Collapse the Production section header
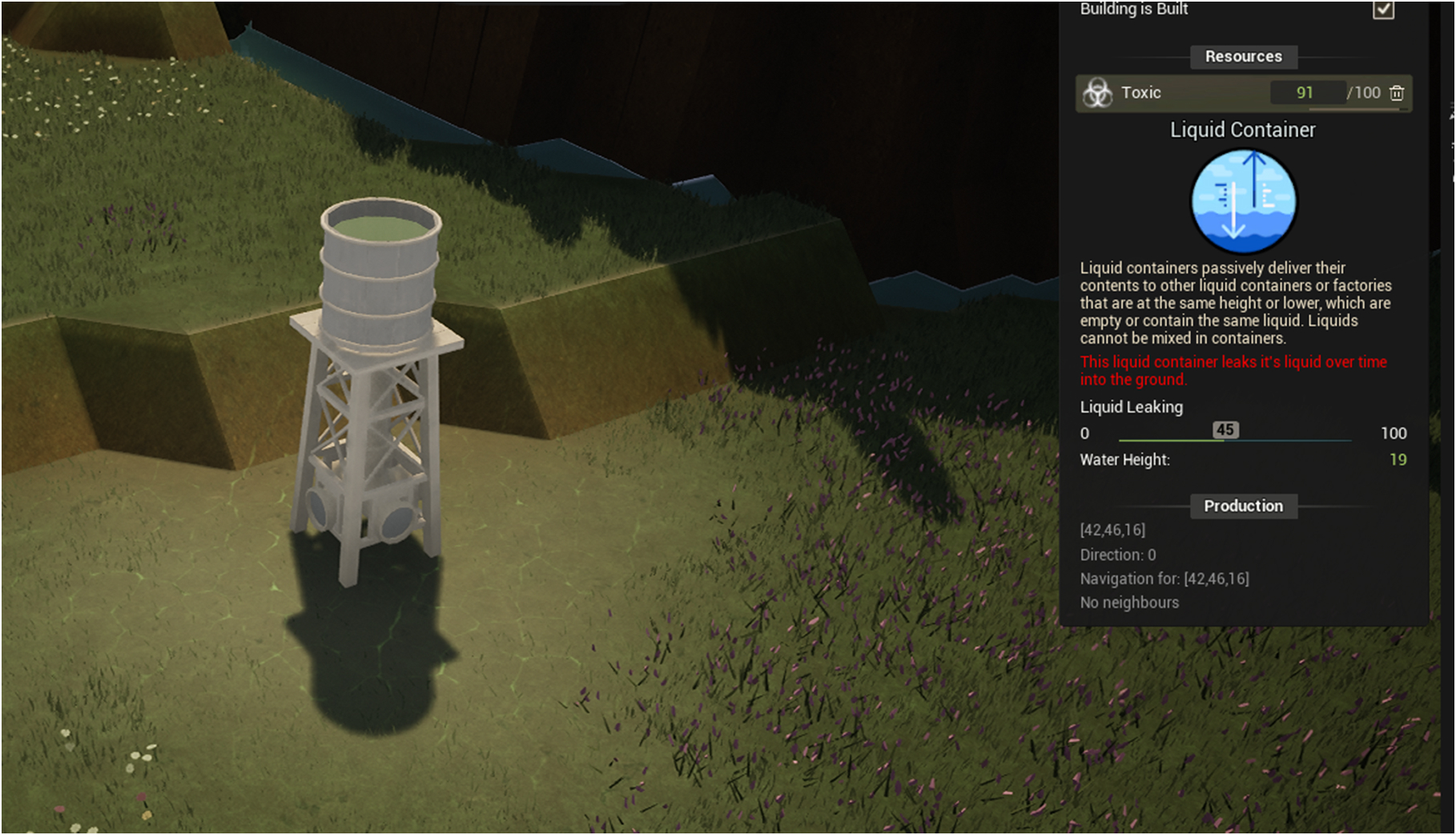The height and width of the screenshot is (835, 1456). click(1243, 506)
